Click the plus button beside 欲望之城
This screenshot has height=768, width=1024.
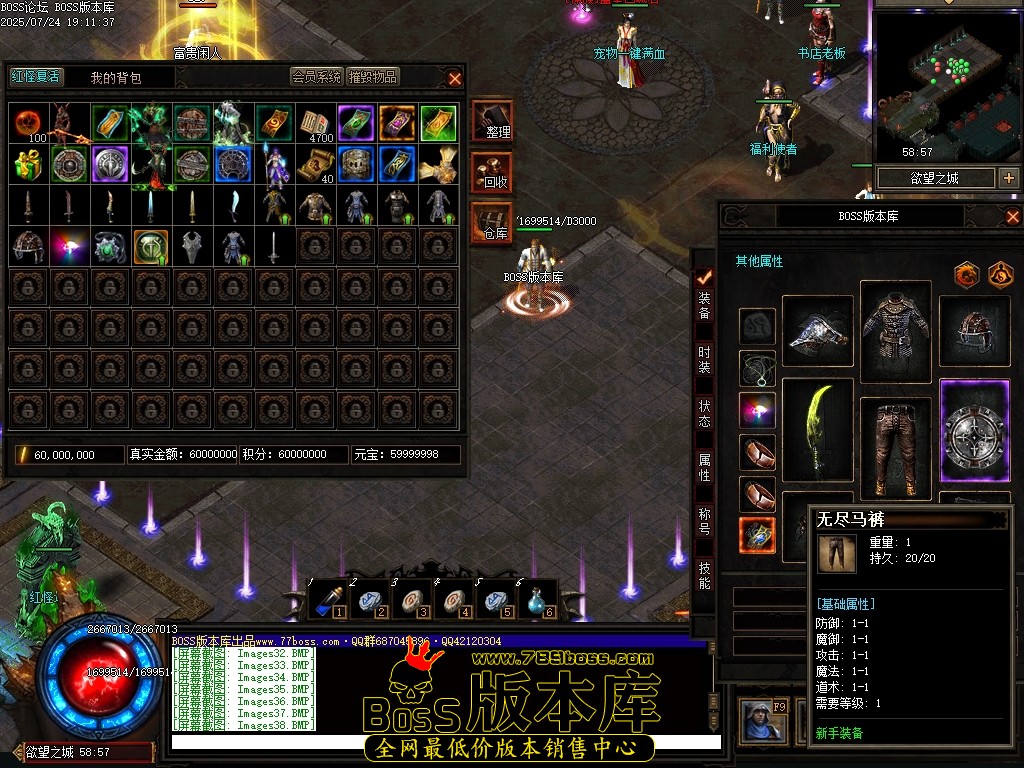(1008, 178)
